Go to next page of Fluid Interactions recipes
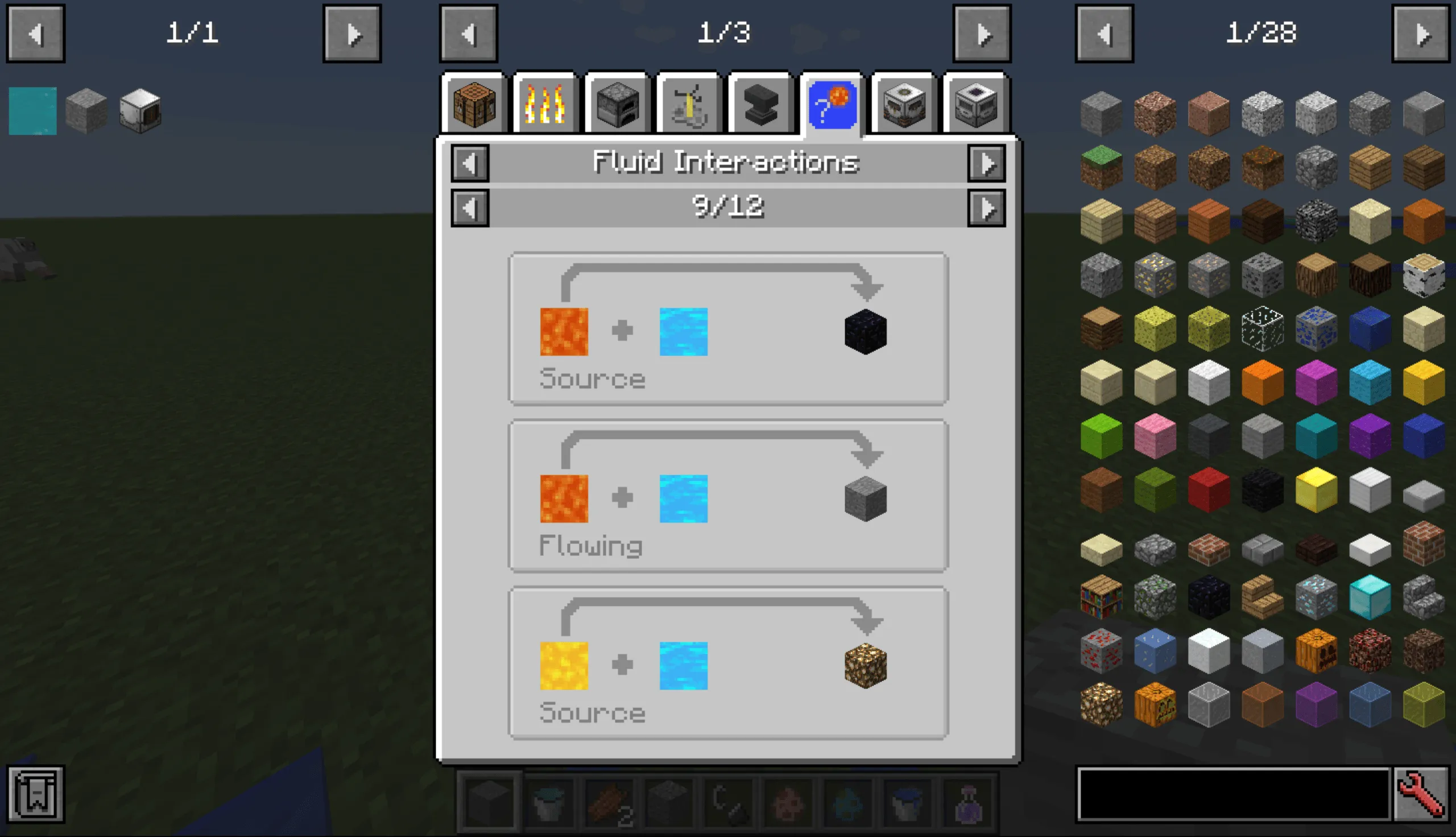The image size is (1456, 837). coord(987,207)
